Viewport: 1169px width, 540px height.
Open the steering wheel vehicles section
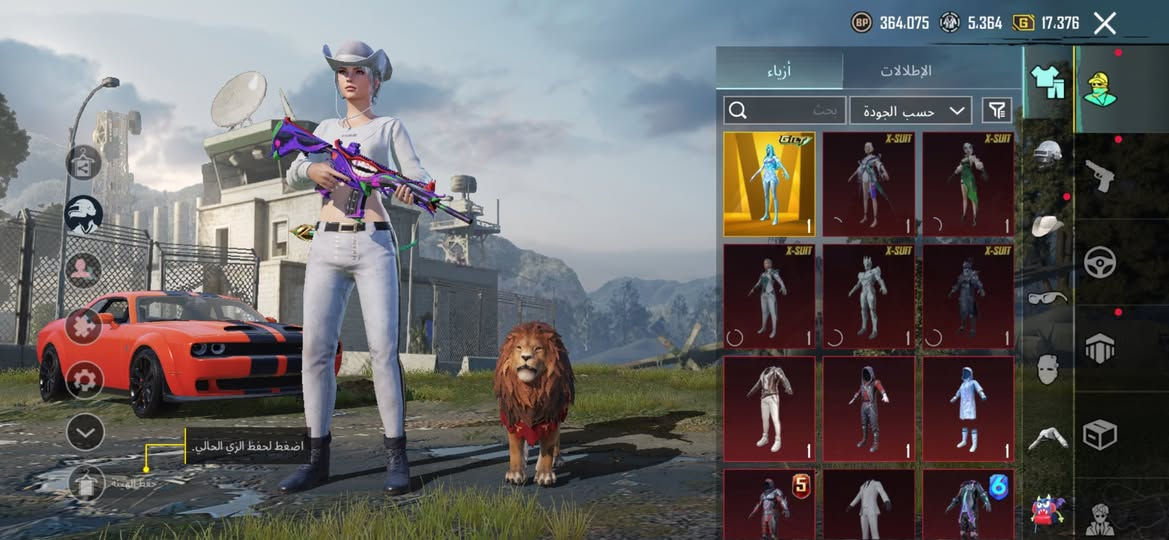(x=1100, y=262)
